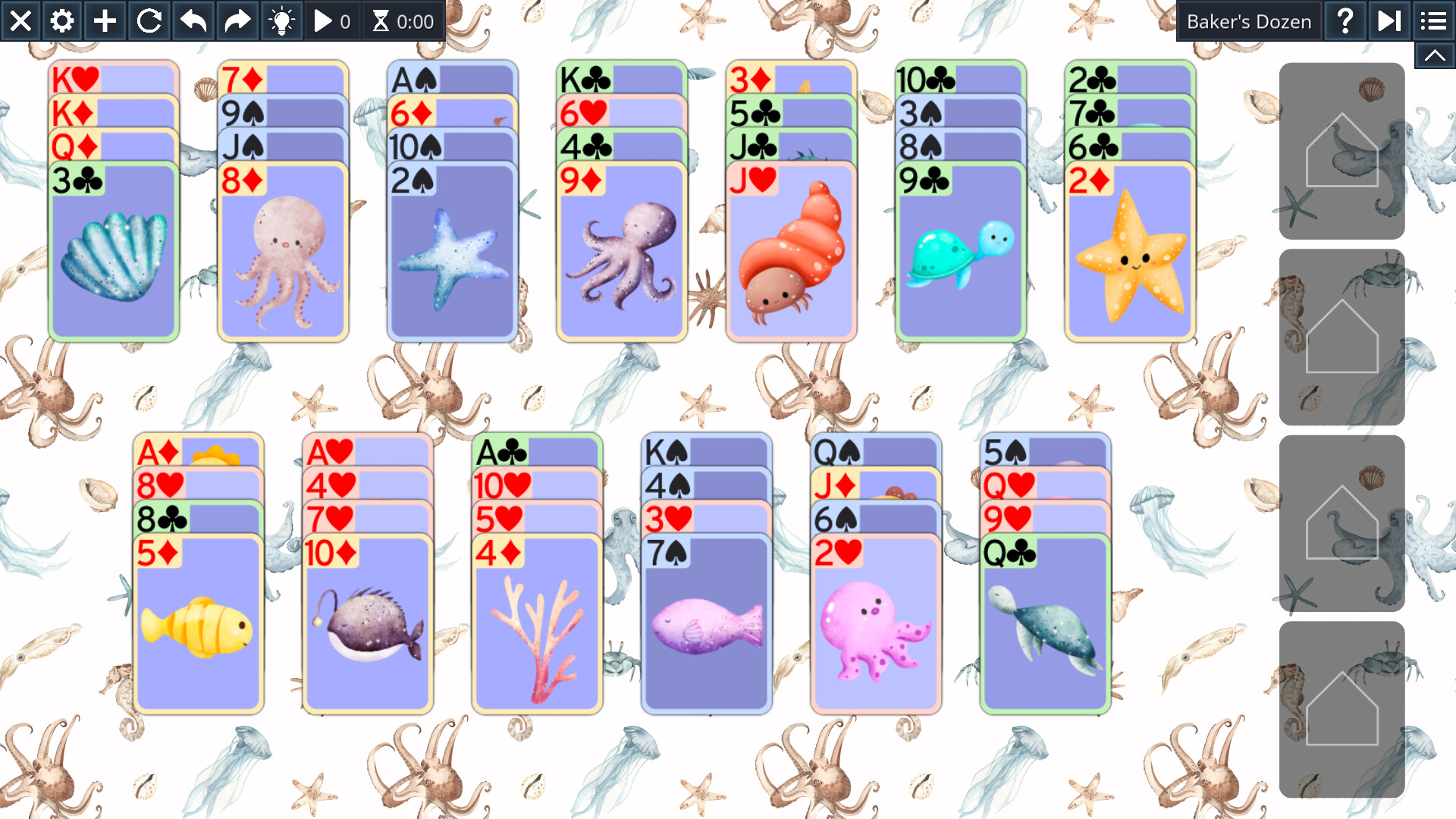Click the hourglass timer showing 0:00
The image size is (1456, 819).
[402, 20]
